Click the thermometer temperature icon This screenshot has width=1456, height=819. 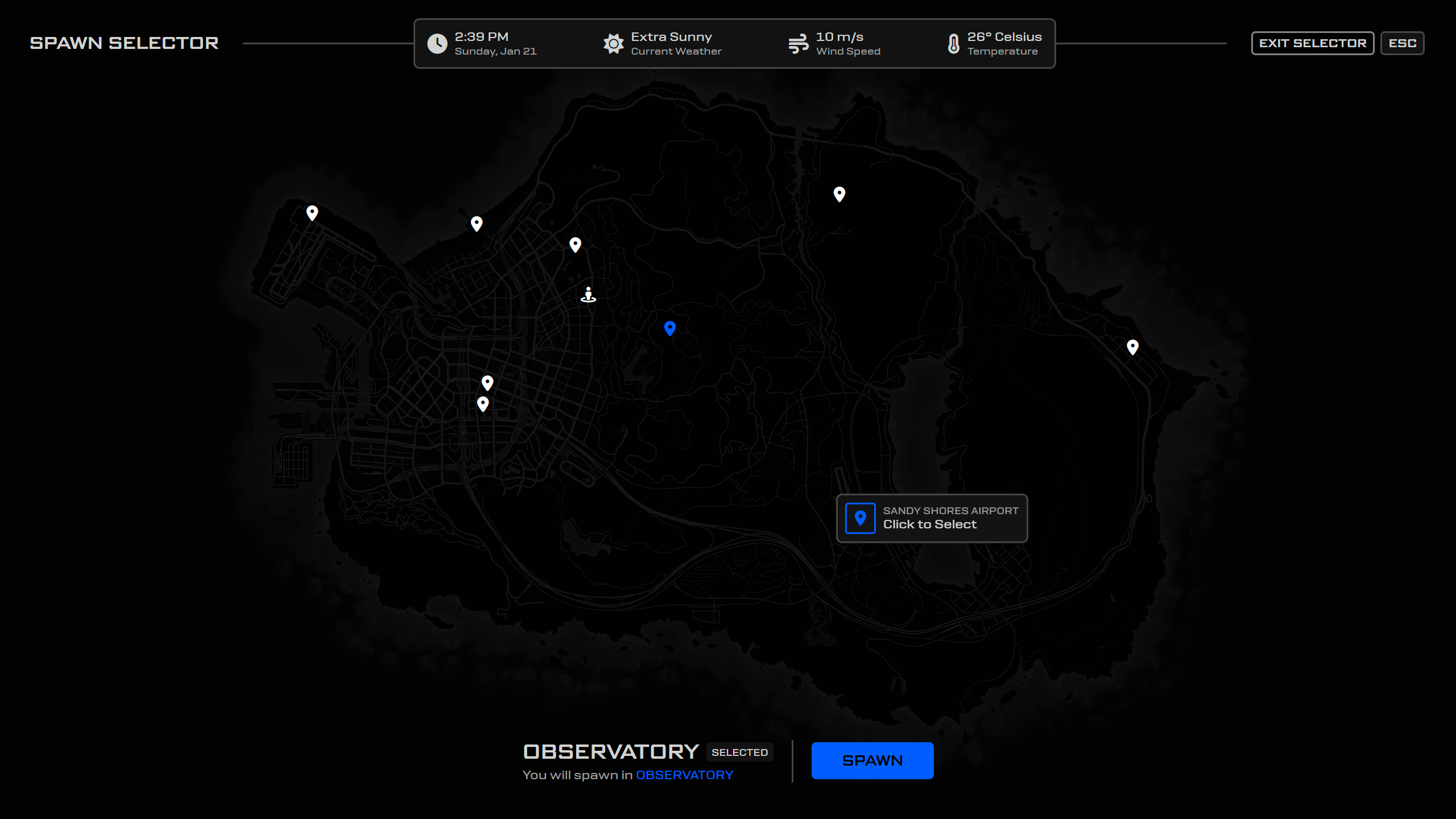click(x=954, y=43)
